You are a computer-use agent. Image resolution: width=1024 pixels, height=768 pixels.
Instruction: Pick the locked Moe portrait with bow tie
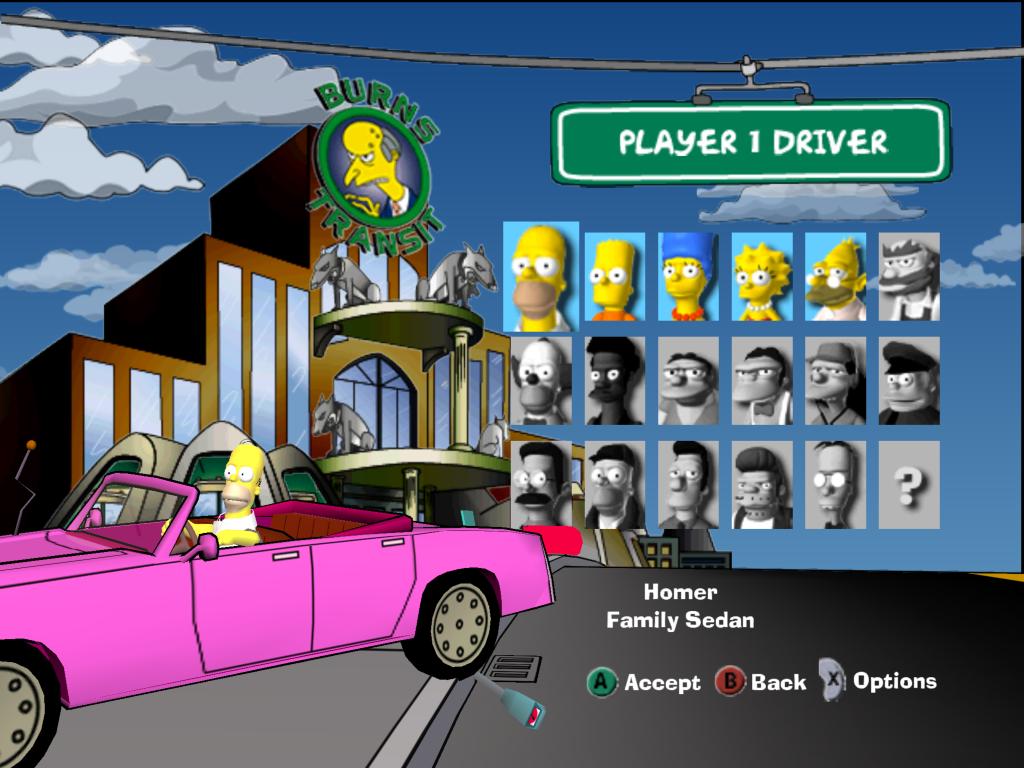point(762,381)
